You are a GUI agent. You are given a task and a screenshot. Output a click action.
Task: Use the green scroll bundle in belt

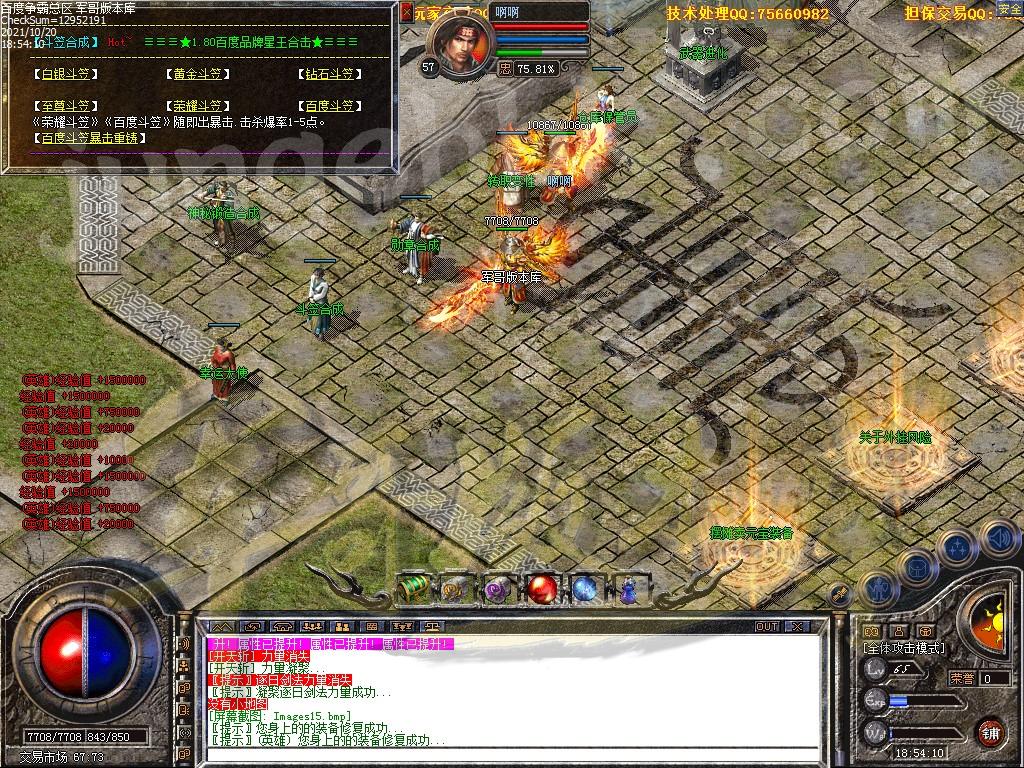[x=414, y=589]
